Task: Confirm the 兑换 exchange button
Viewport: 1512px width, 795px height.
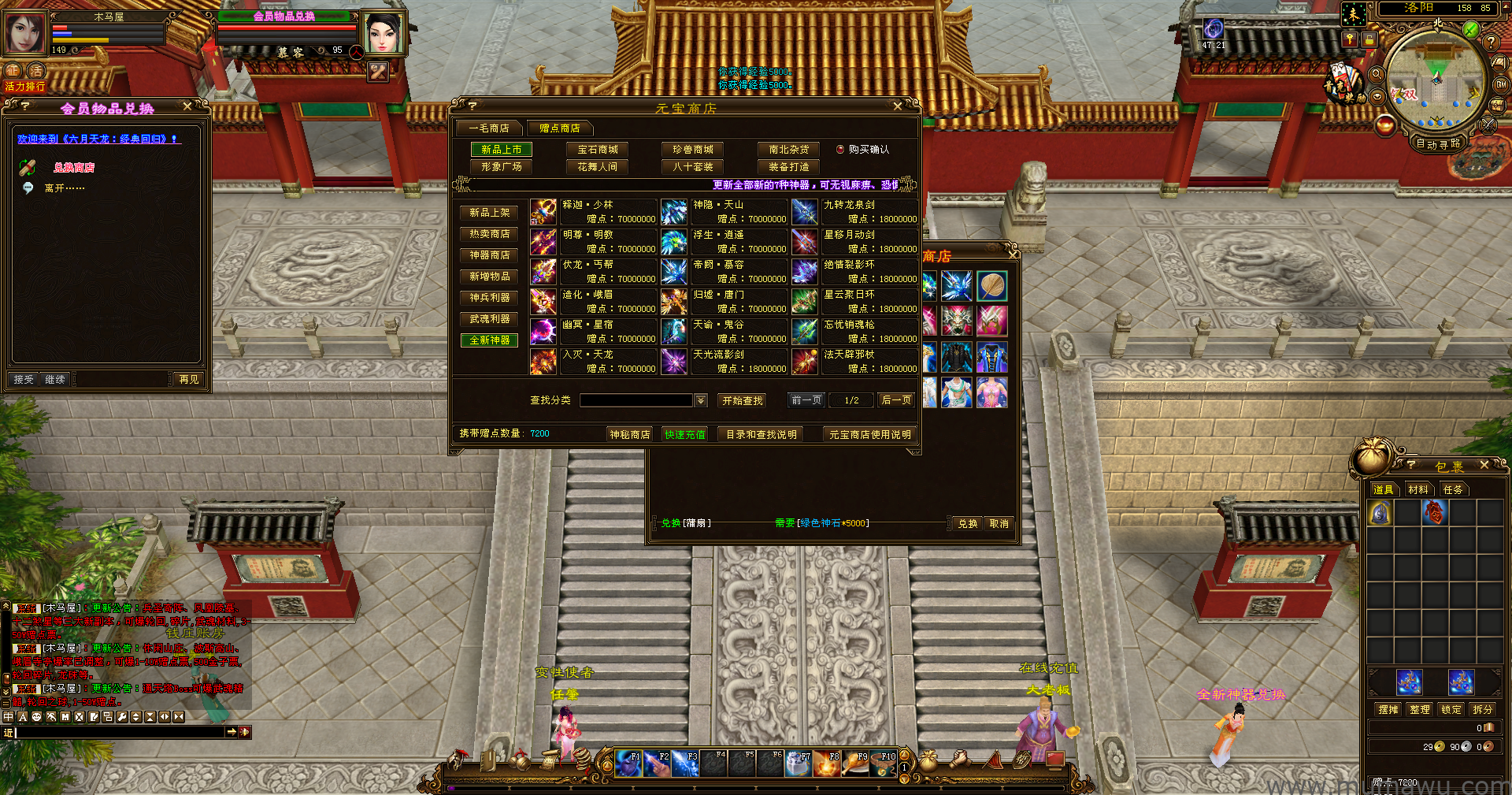Action: coord(967,523)
